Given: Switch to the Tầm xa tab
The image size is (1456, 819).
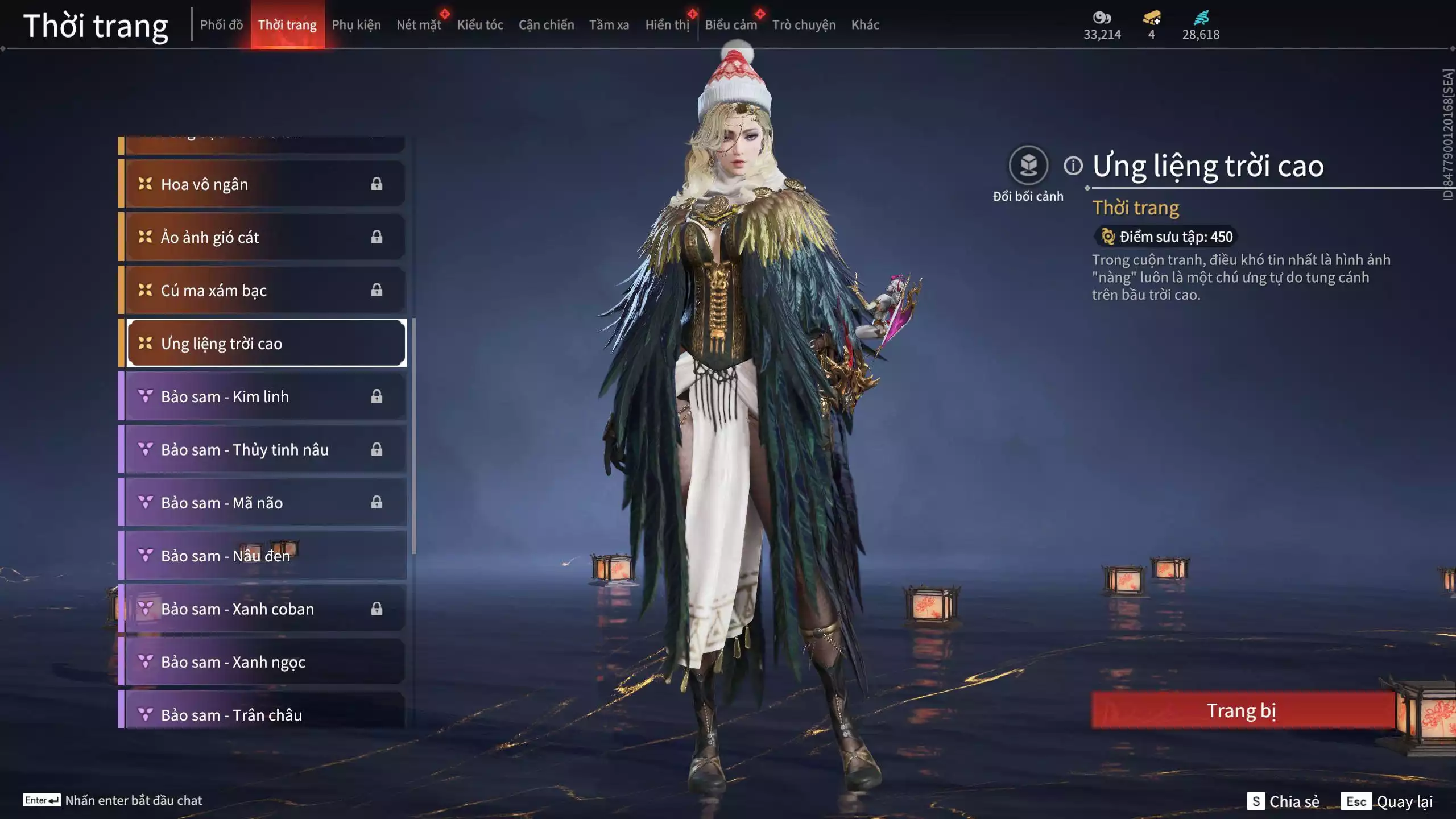Looking at the screenshot, I should [x=609, y=25].
